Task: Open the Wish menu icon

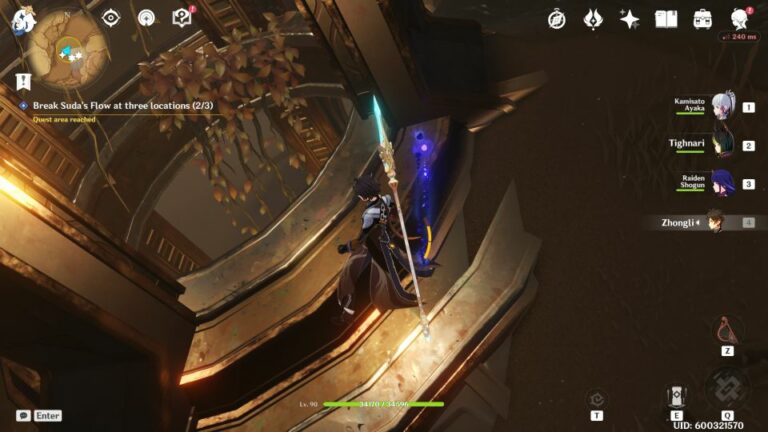Action: (593, 19)
